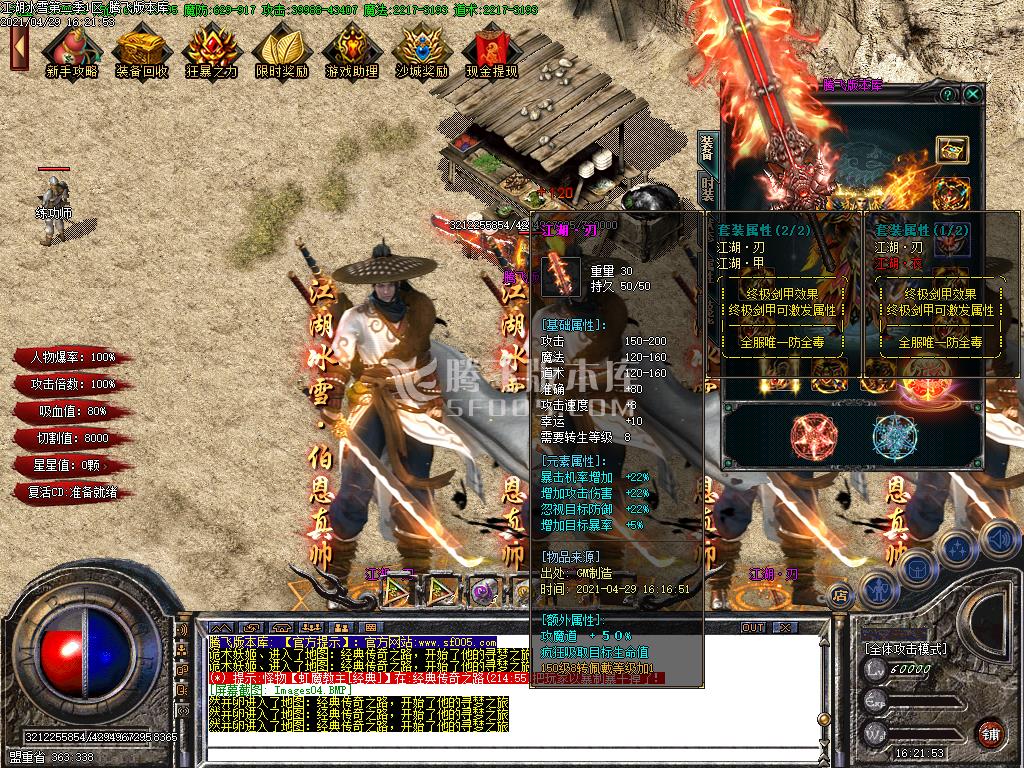Switch to the 装备 equipment tab
1024x768 pixels.
pyautogui.click(x=707, y=148)
